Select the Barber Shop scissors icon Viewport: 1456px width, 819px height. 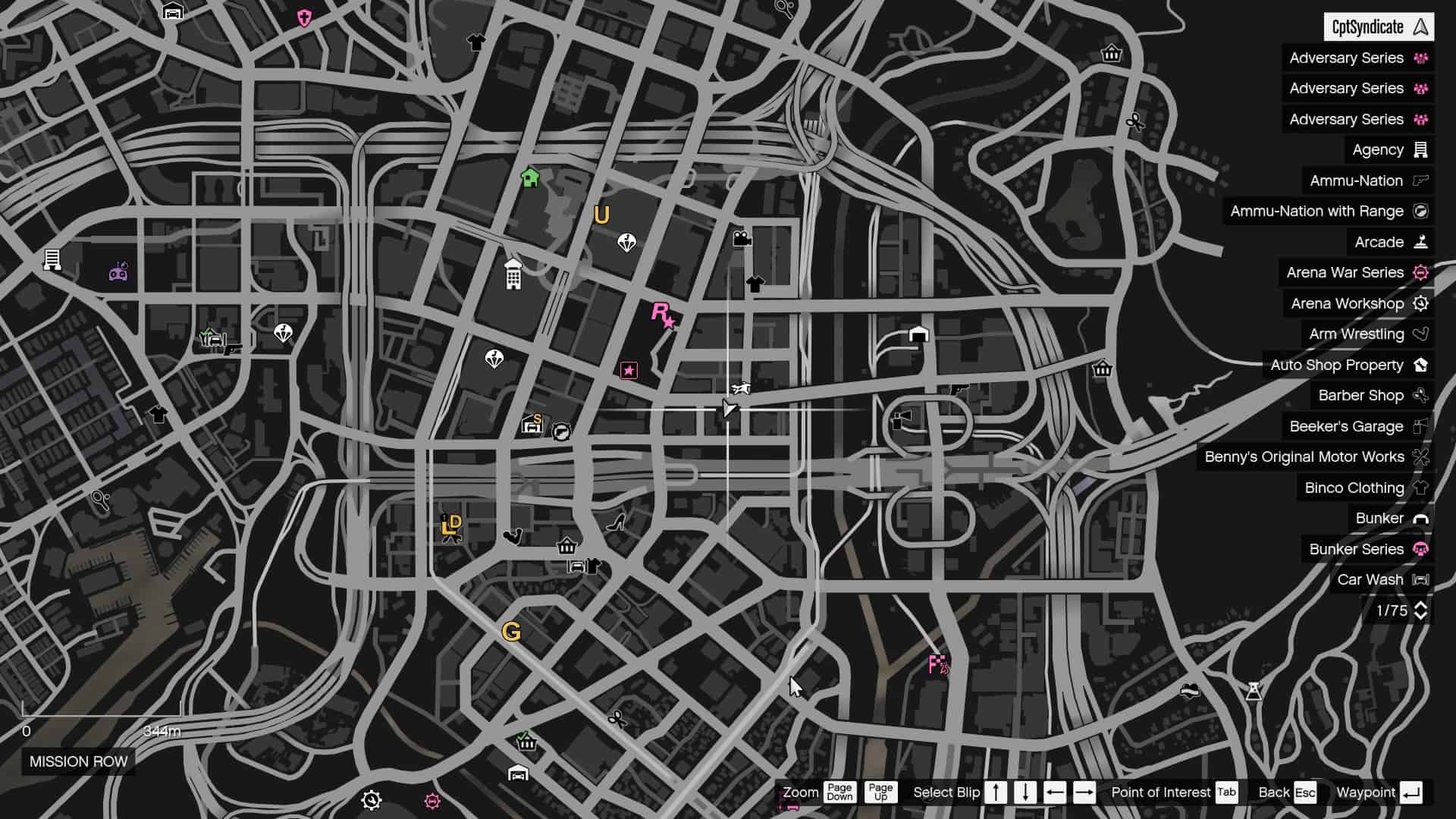tap(1421, 395)
